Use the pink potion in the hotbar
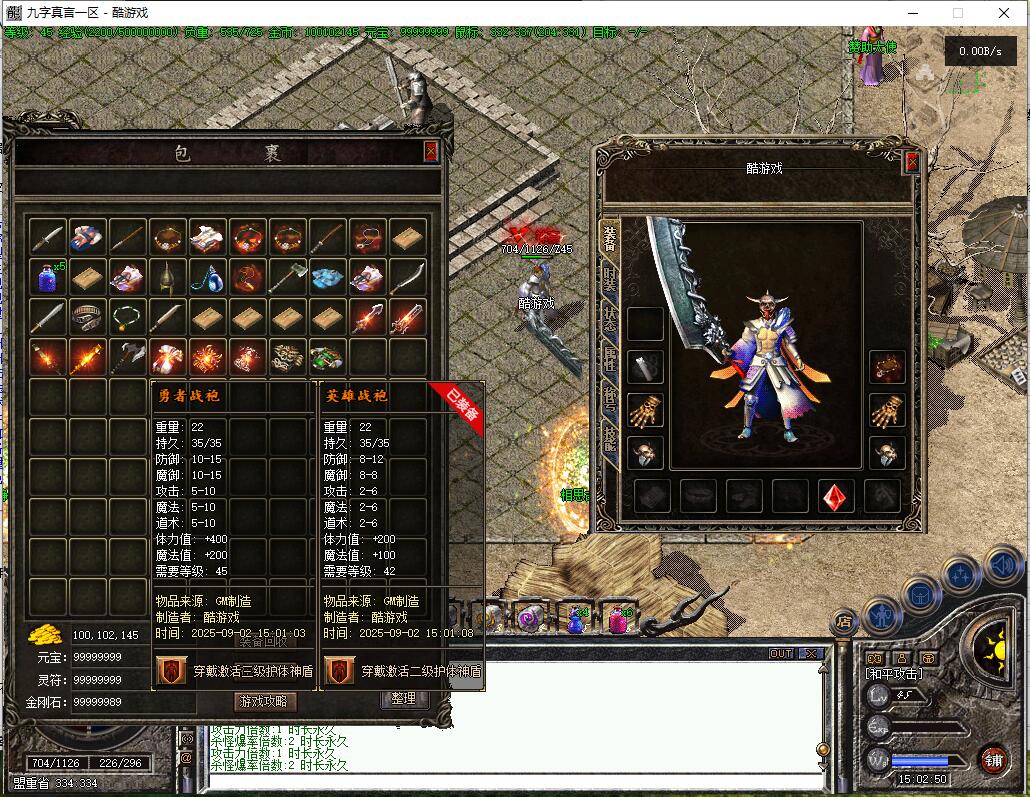The width and height of the screenshot is (1030, 797). click(617, 621)
